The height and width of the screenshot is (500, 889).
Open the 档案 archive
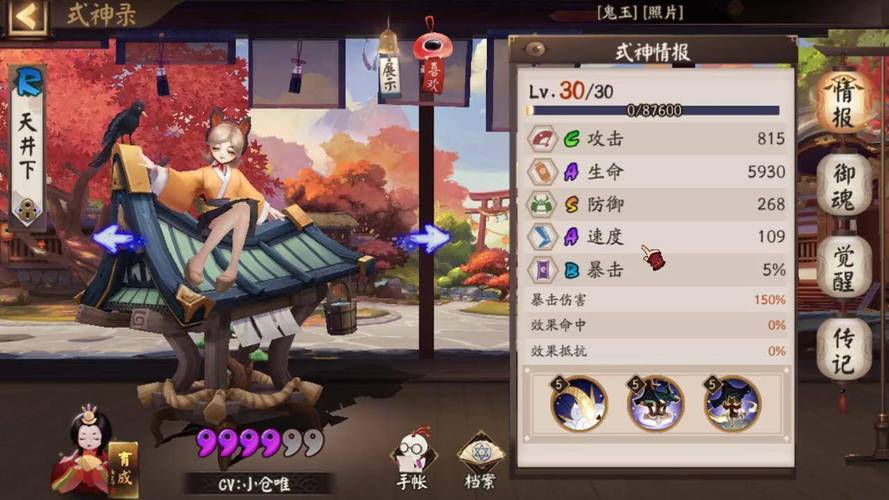(x=480, y=461)
